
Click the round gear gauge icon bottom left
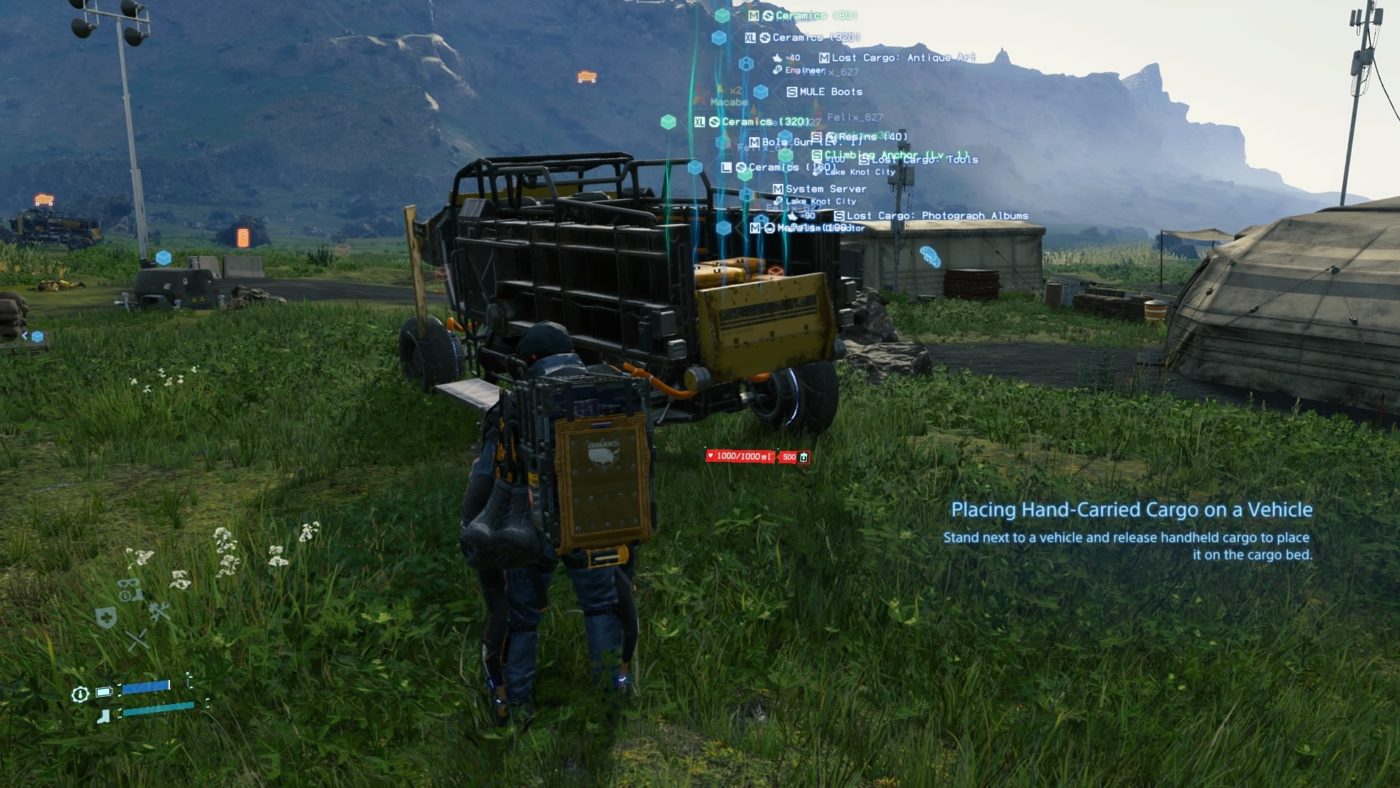(81, 694)
